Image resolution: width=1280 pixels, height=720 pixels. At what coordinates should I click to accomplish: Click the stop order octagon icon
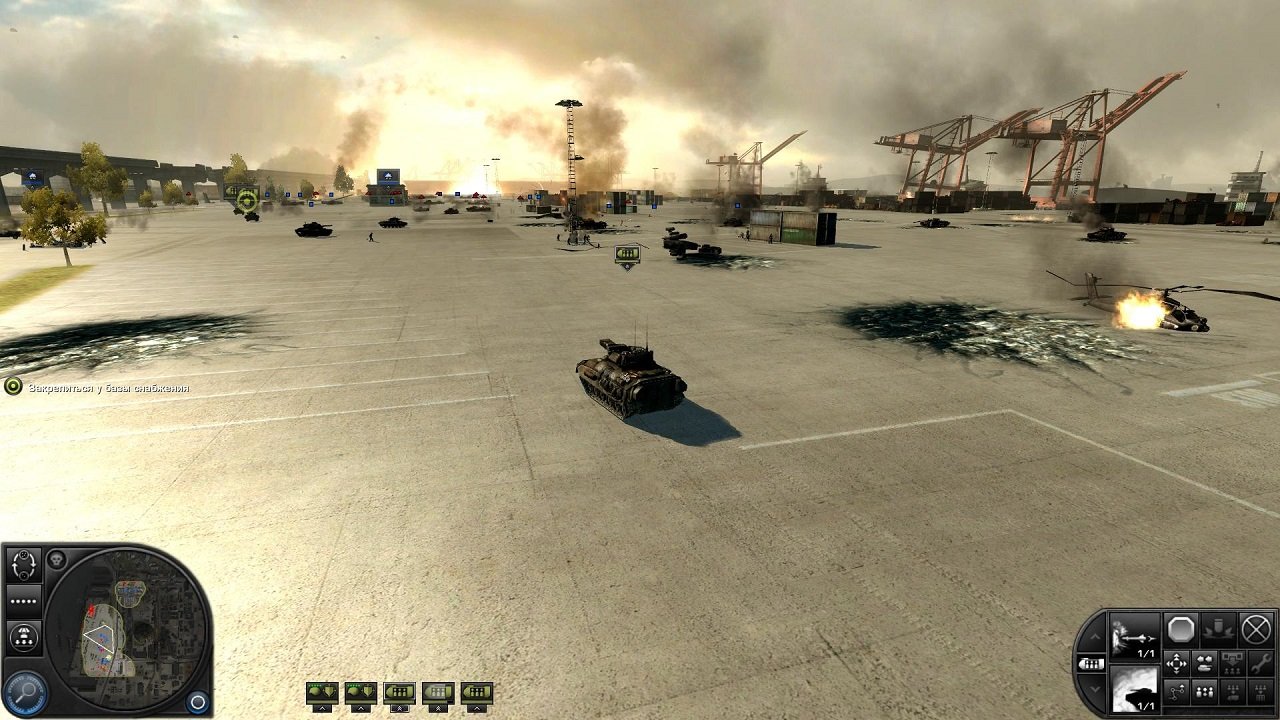(x=1180, y=629)
